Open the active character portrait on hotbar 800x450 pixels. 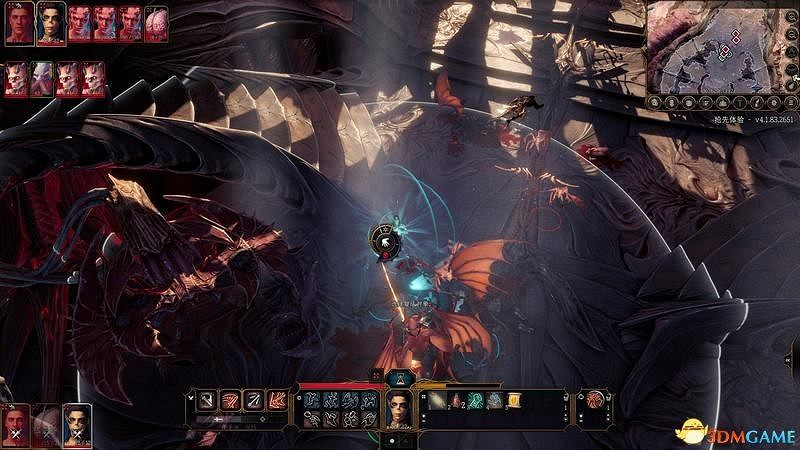pyautogui.click(x=400, y=408)
